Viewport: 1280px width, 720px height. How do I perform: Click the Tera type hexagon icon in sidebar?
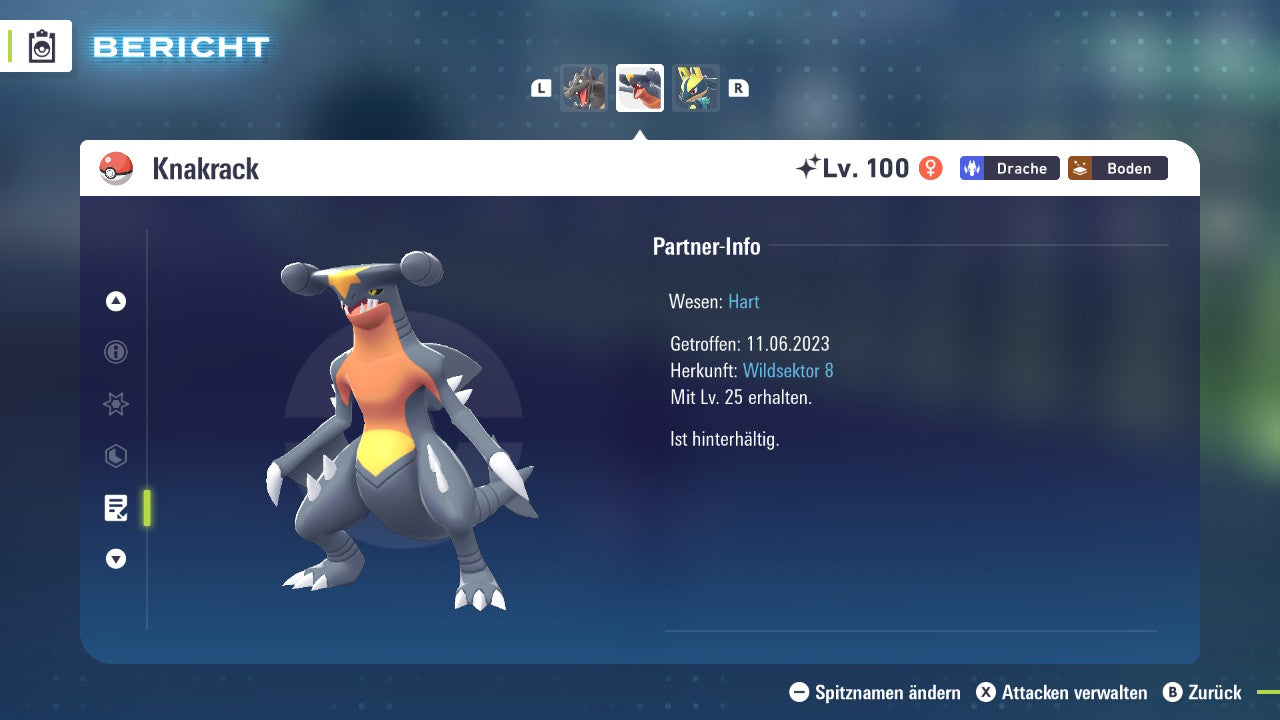[x=115, y=456]
